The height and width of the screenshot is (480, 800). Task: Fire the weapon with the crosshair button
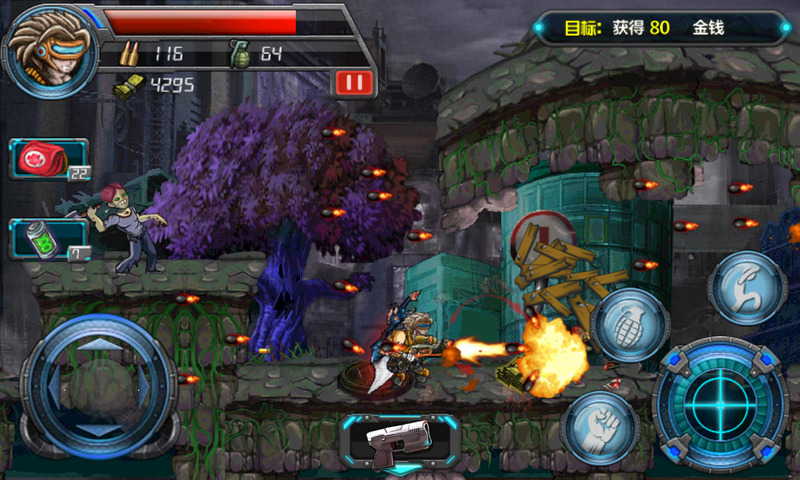point(720,401)
